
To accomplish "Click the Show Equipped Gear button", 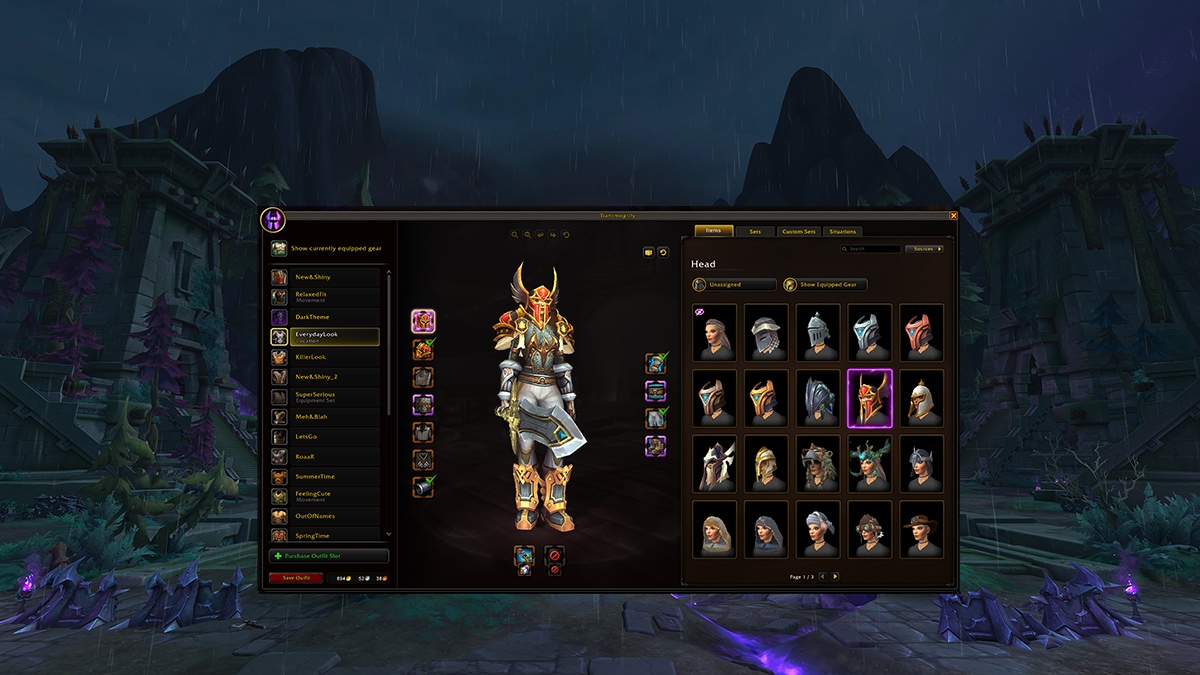I will [826, 285].
